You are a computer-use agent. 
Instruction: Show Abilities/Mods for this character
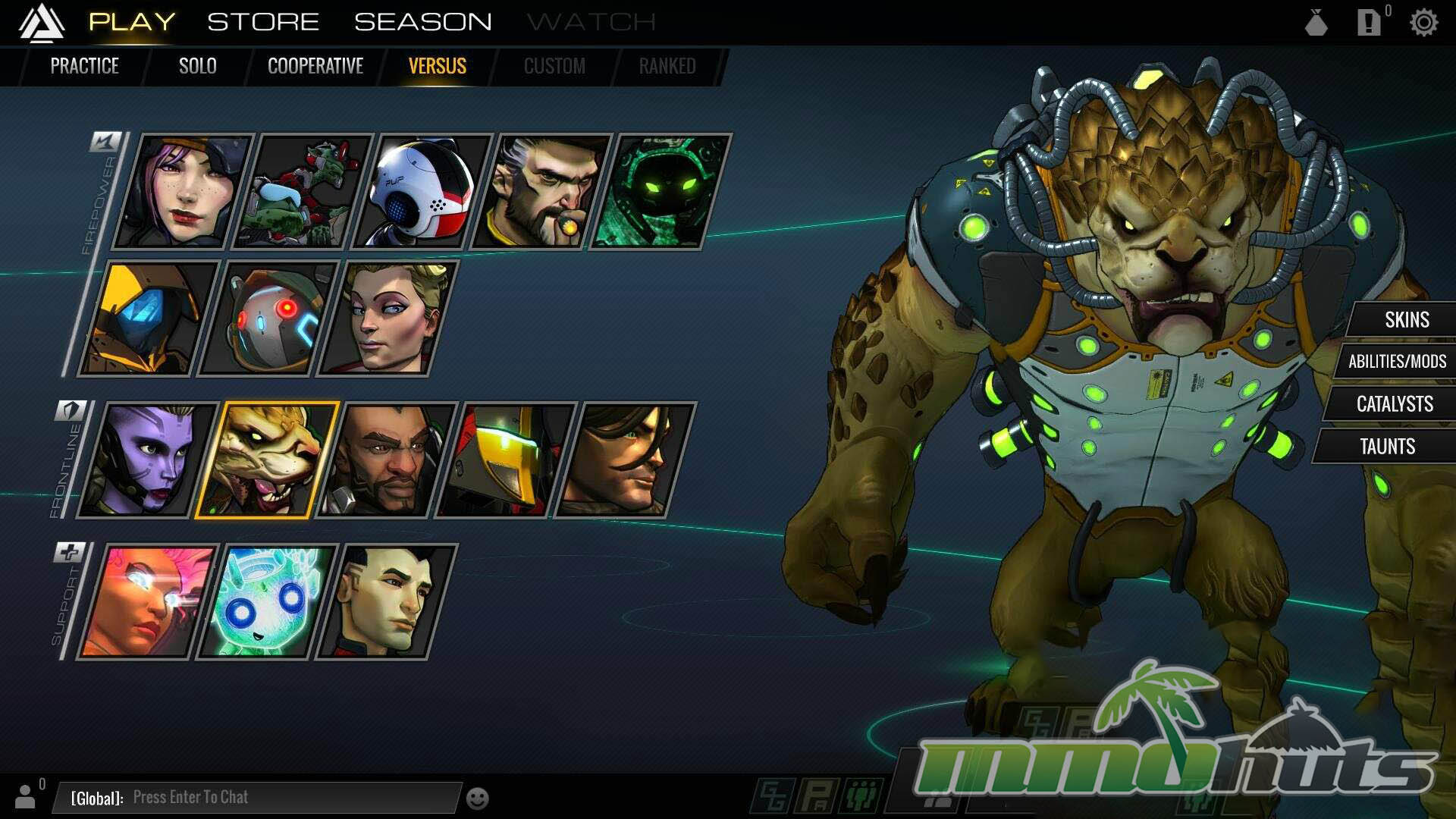coord(1397,362)
